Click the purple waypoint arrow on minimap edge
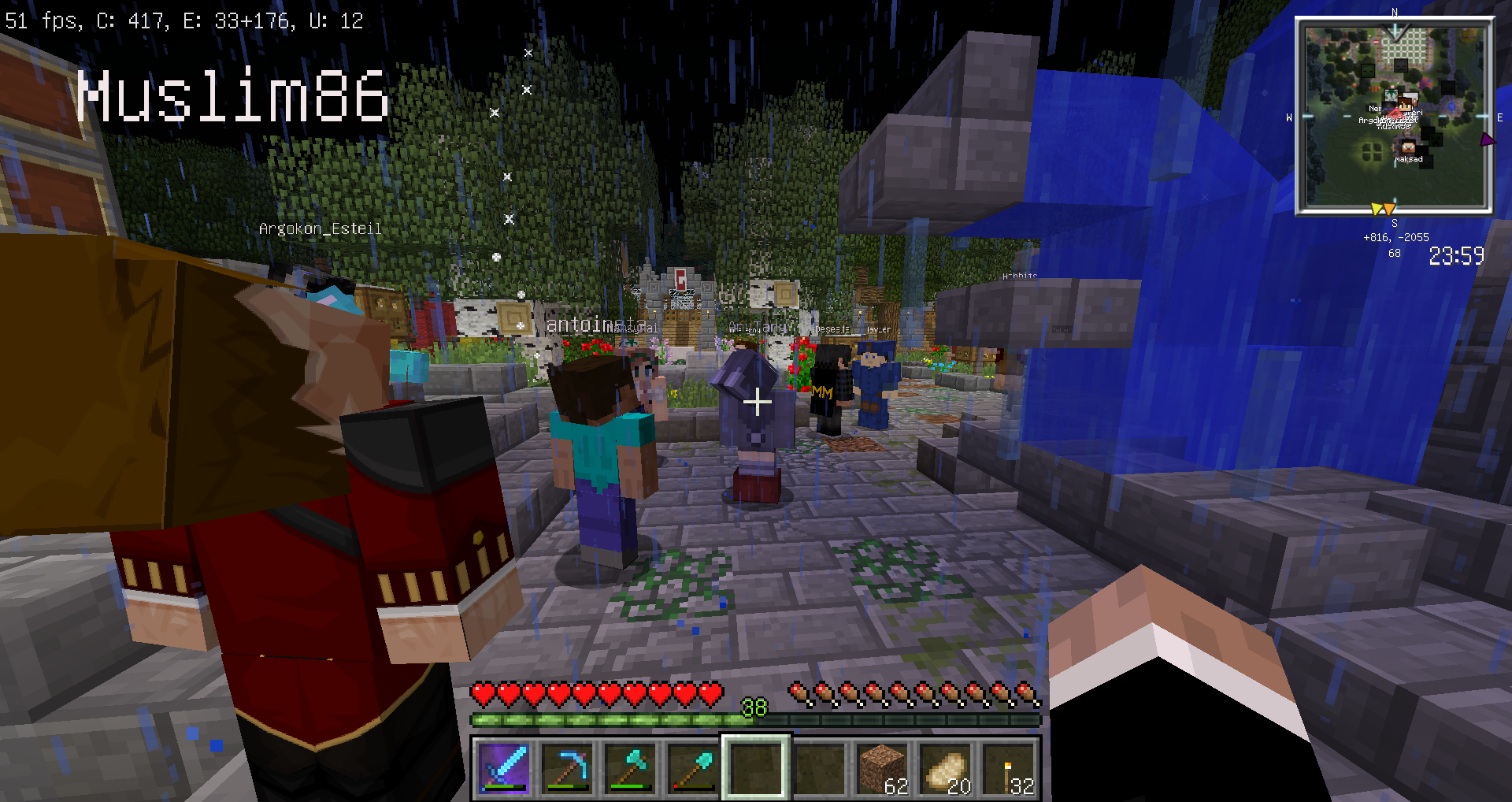Image resolution: width=1512 pixels, height=802 pixels. click(1487, 140)
